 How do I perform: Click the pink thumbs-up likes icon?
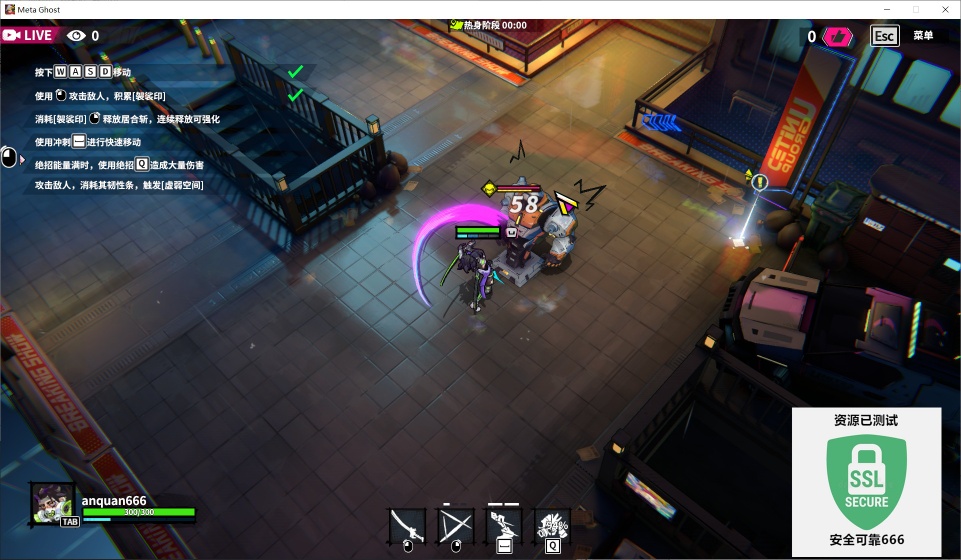click(x=836, y=37)
